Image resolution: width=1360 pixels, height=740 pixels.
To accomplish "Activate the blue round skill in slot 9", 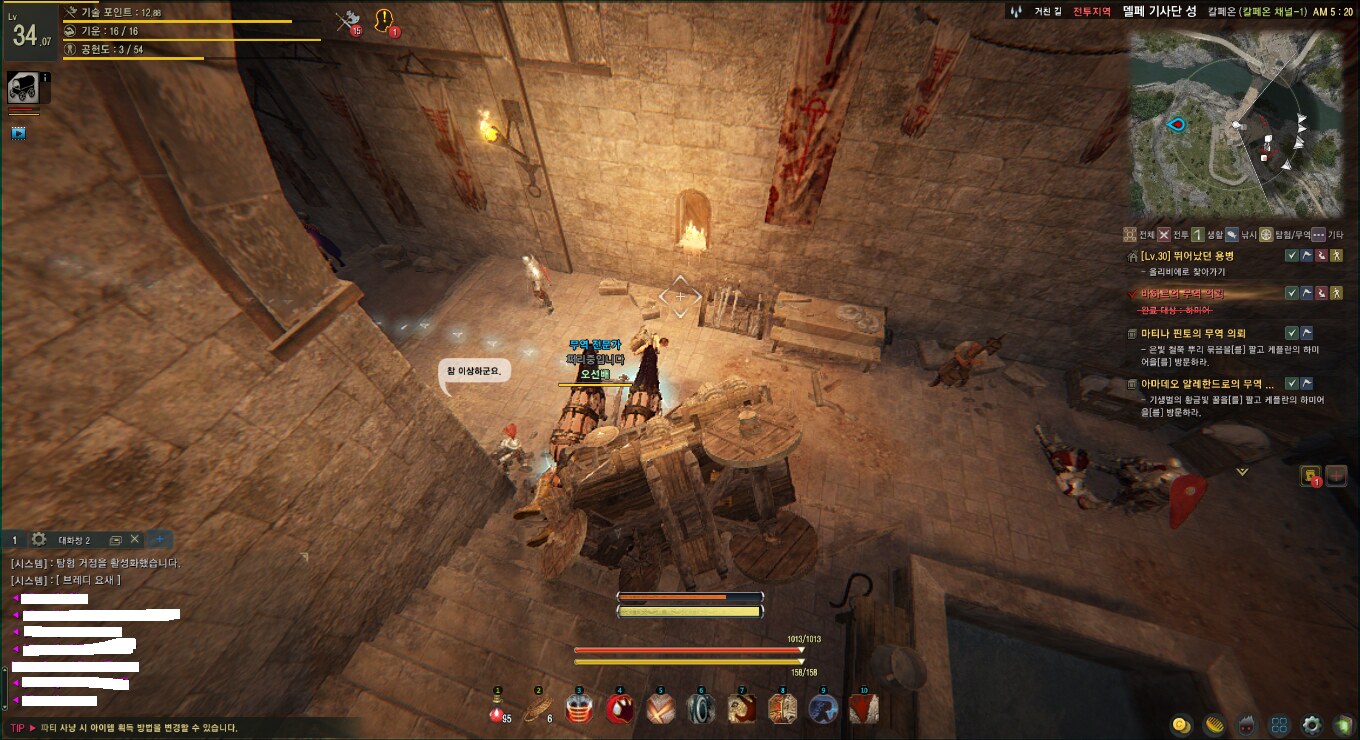I will pos(823,708).
